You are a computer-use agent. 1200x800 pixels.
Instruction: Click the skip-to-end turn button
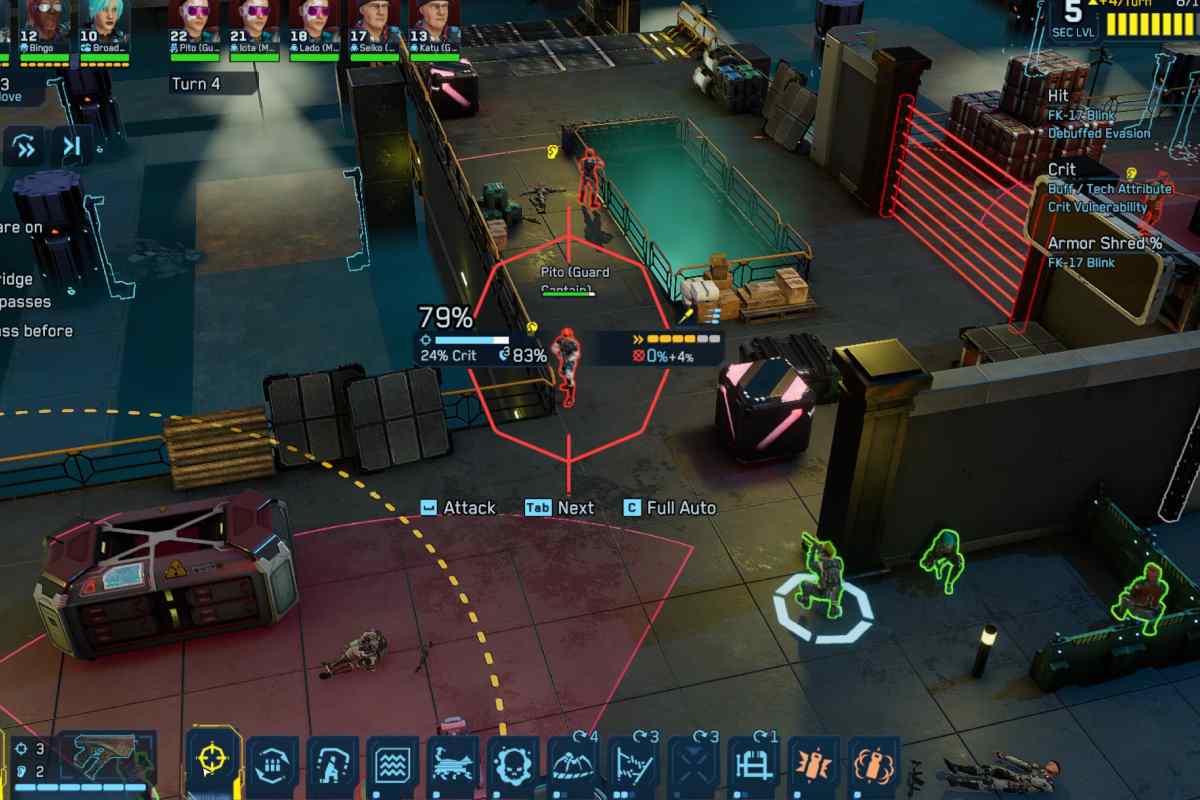71,147
